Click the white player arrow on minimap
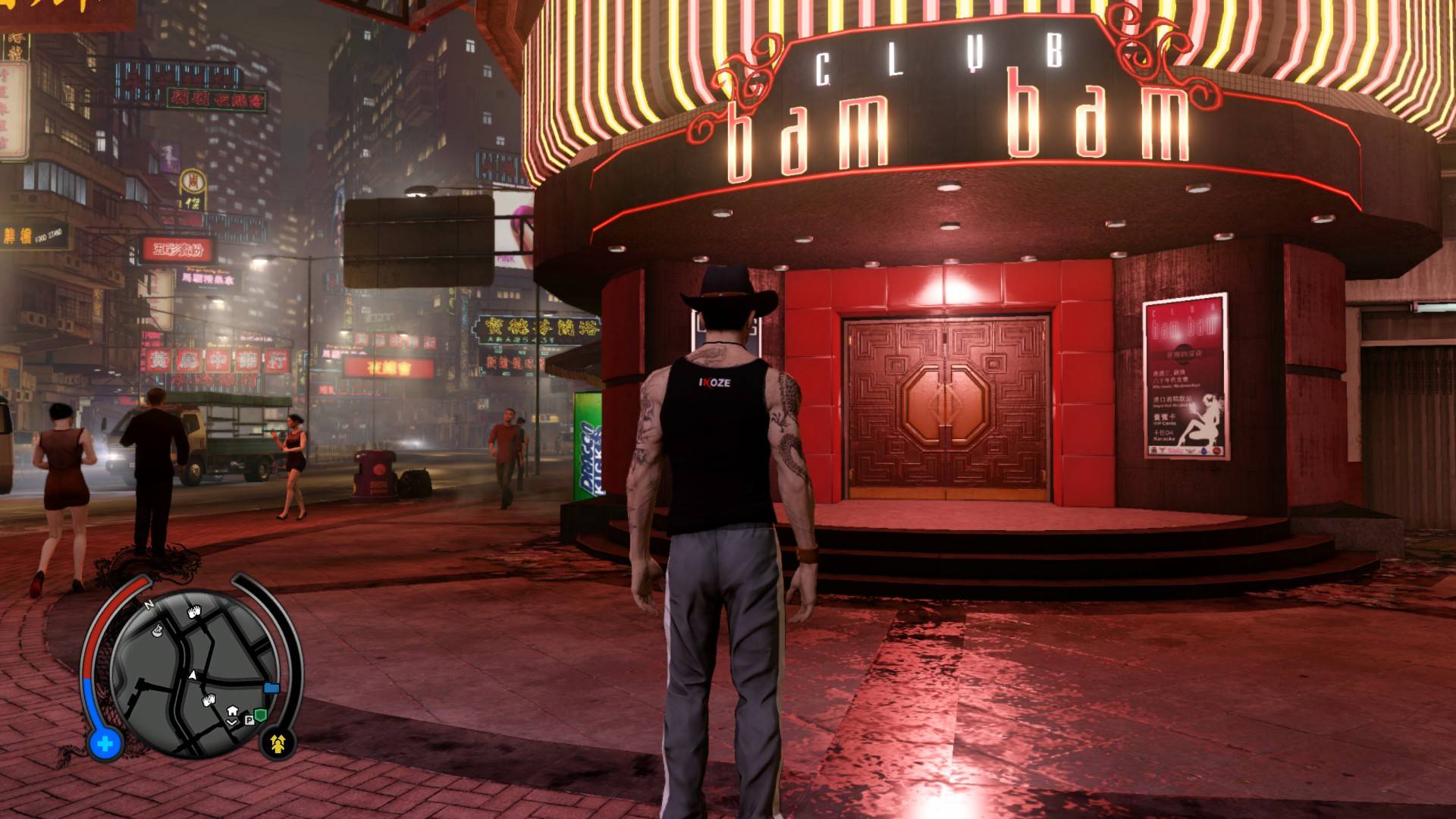Image resolution: width=1456 pixels, height=819 pixels. (x=193, y=674)
